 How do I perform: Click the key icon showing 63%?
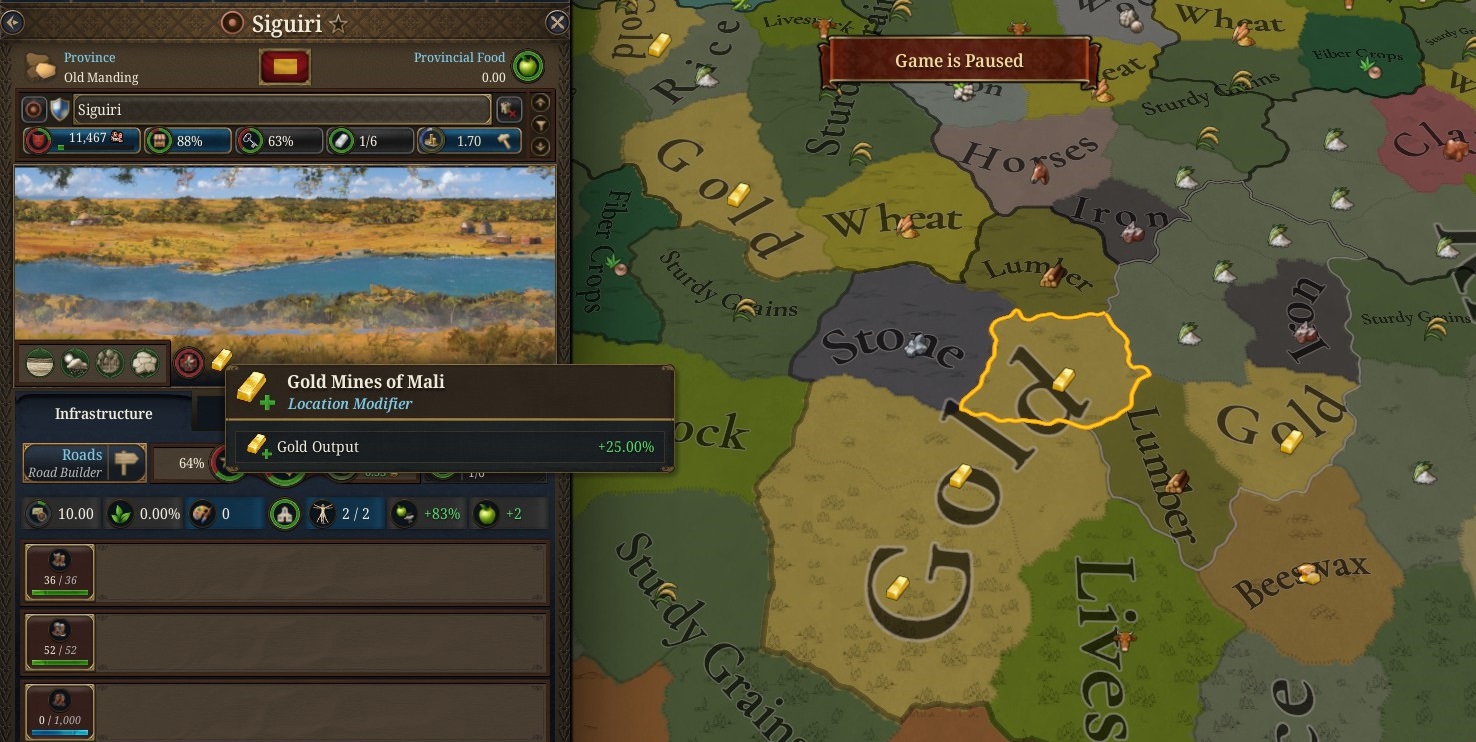[248, 140]
